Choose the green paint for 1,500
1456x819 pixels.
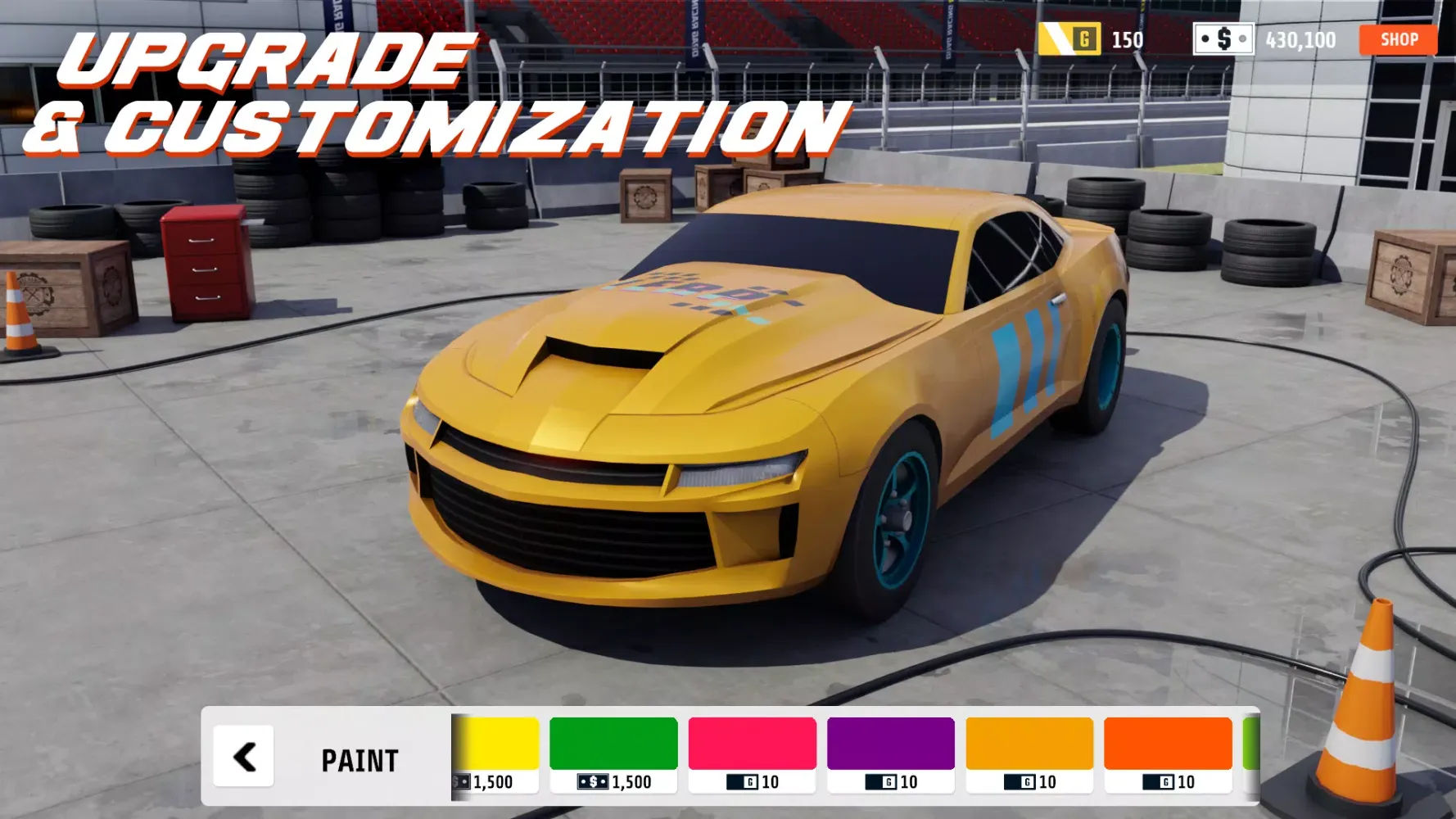[613, 744]
